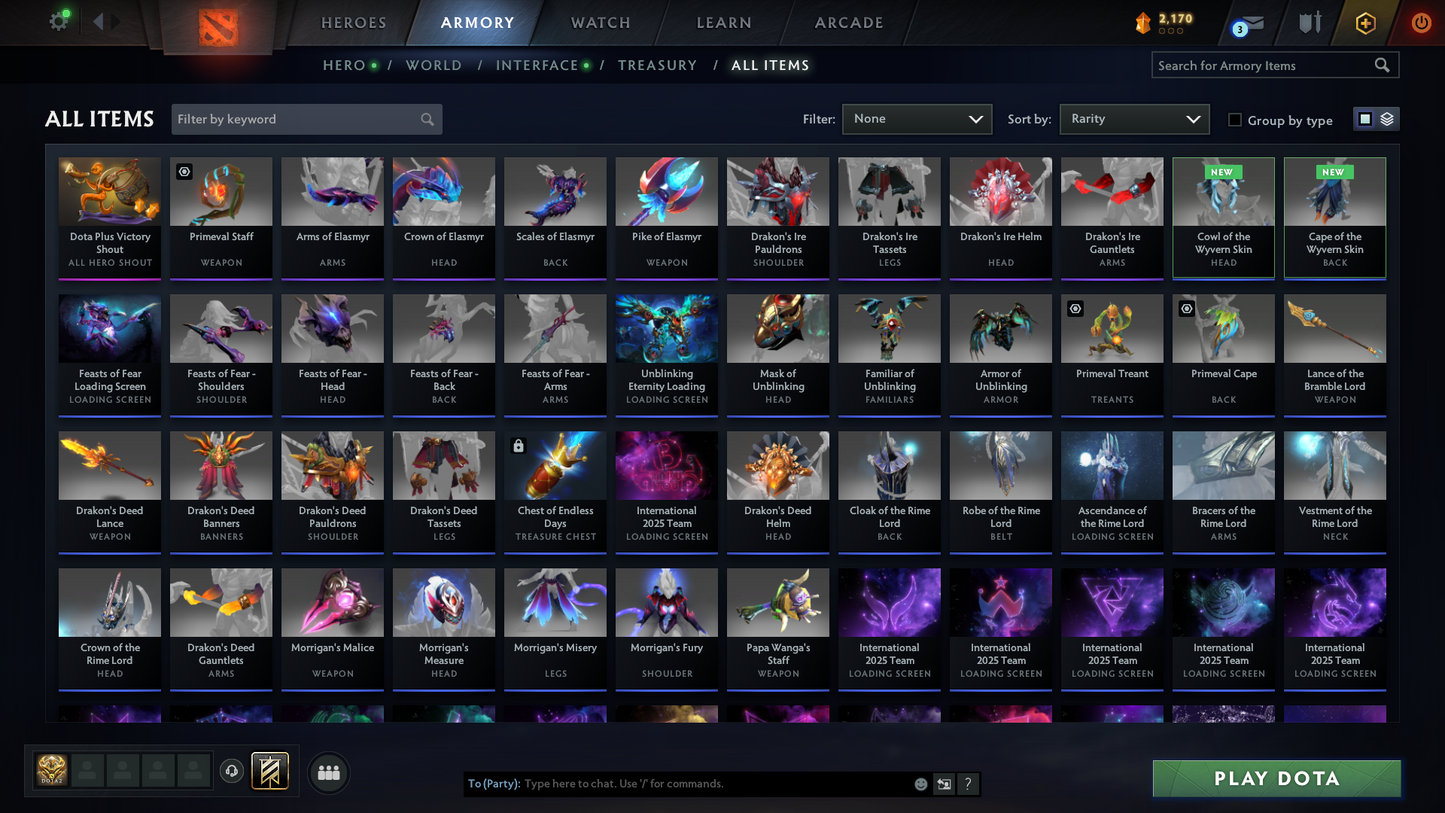
Task: Click the find party three-people icon
Action: tap(328, 771)
